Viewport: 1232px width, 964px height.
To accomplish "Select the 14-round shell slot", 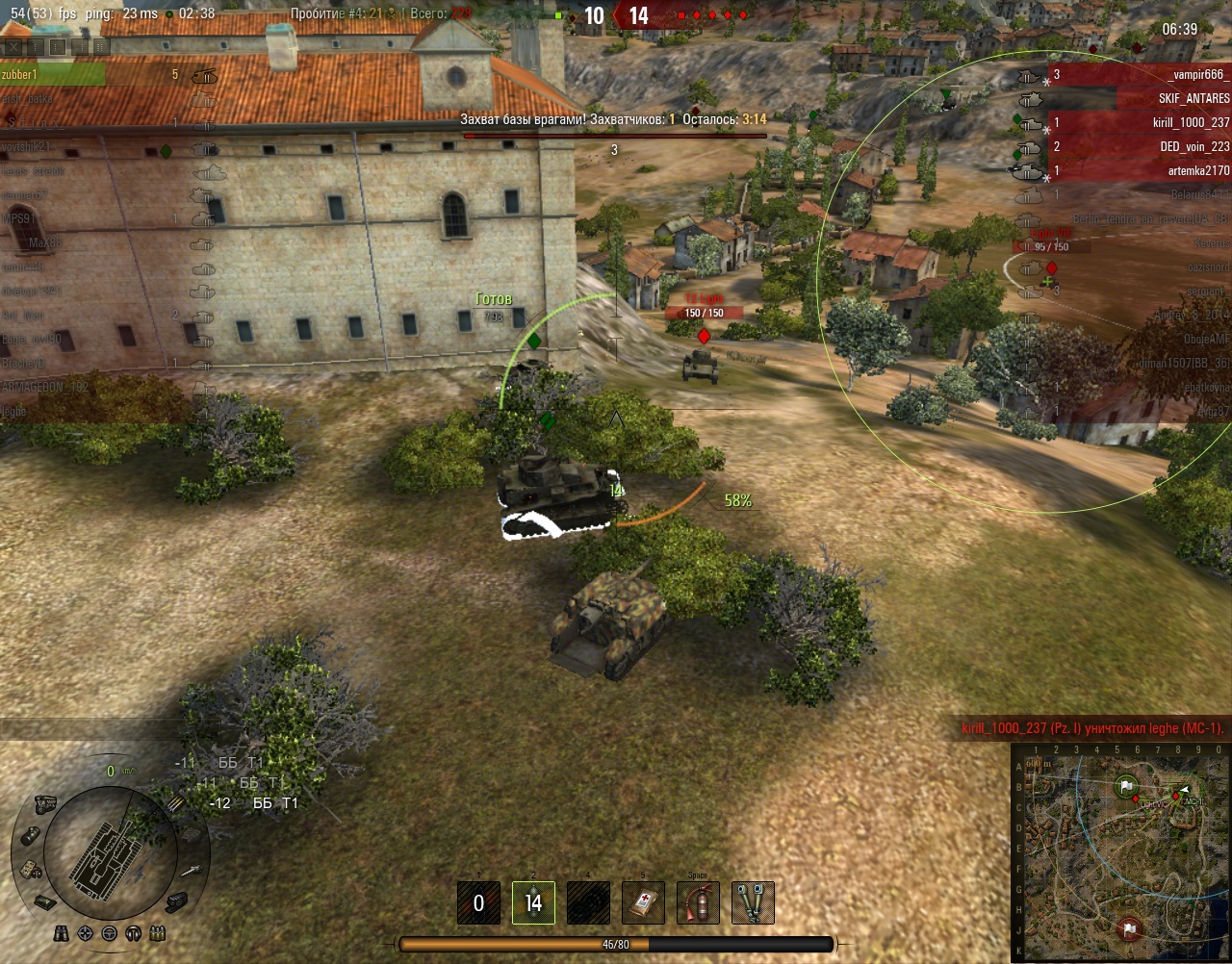I will [x=533, y=902].
